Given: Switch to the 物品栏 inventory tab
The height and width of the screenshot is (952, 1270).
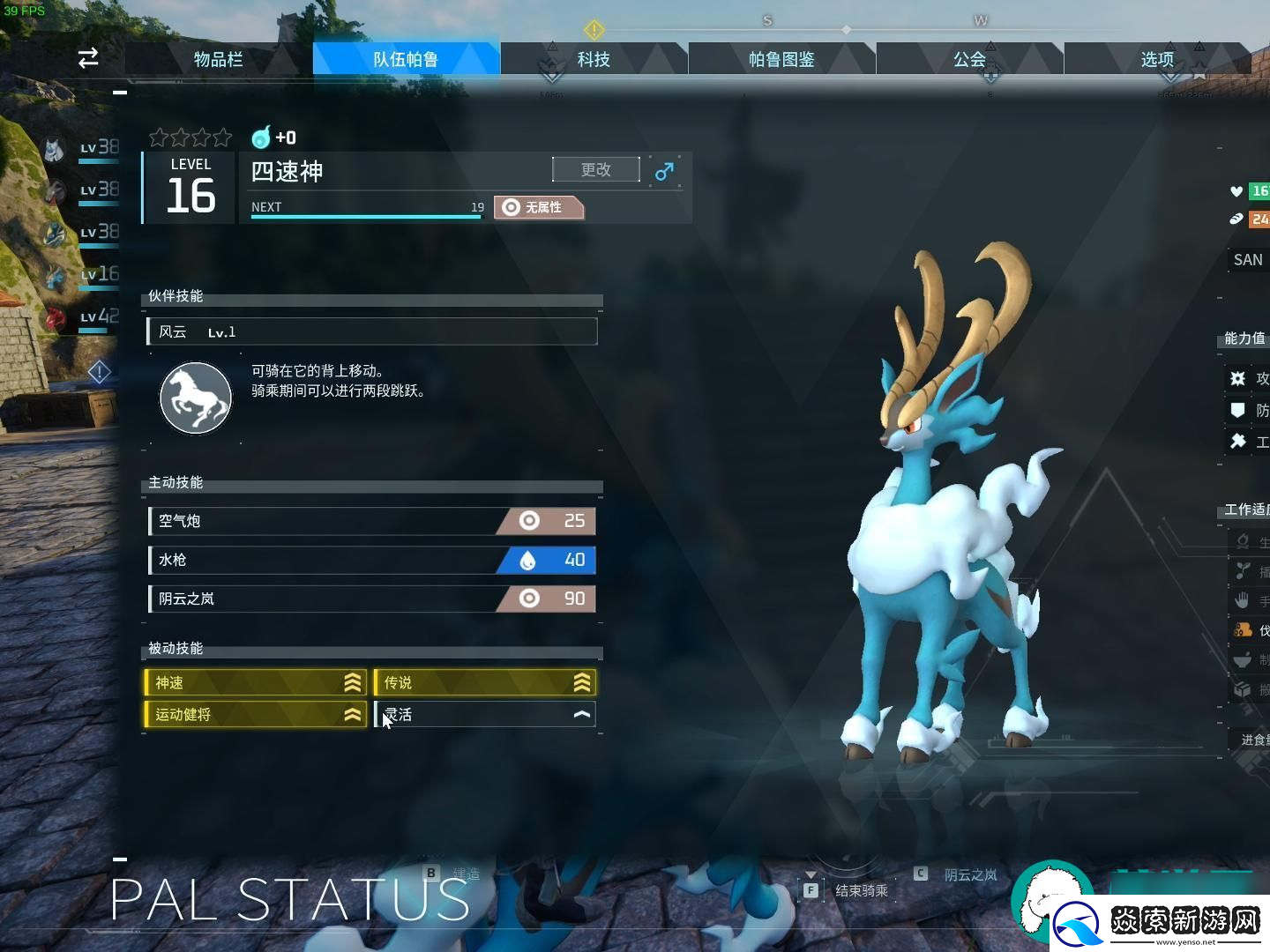Looking at the screenshot, I should click(218, 59).
